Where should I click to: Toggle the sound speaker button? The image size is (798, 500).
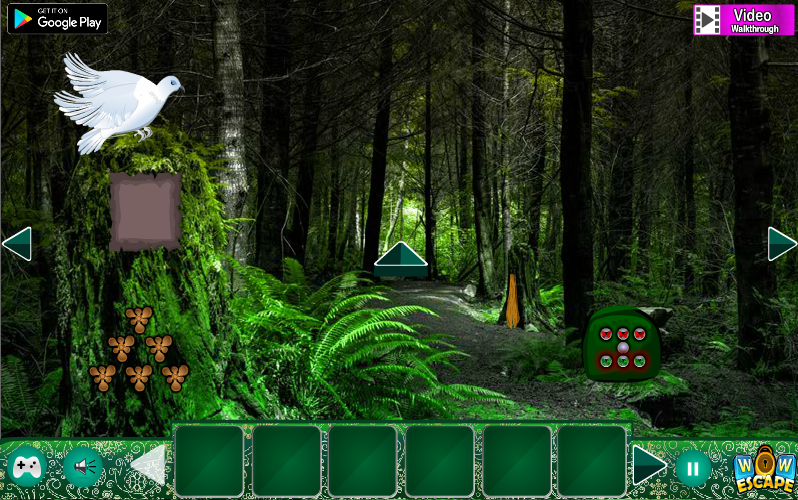84,466
